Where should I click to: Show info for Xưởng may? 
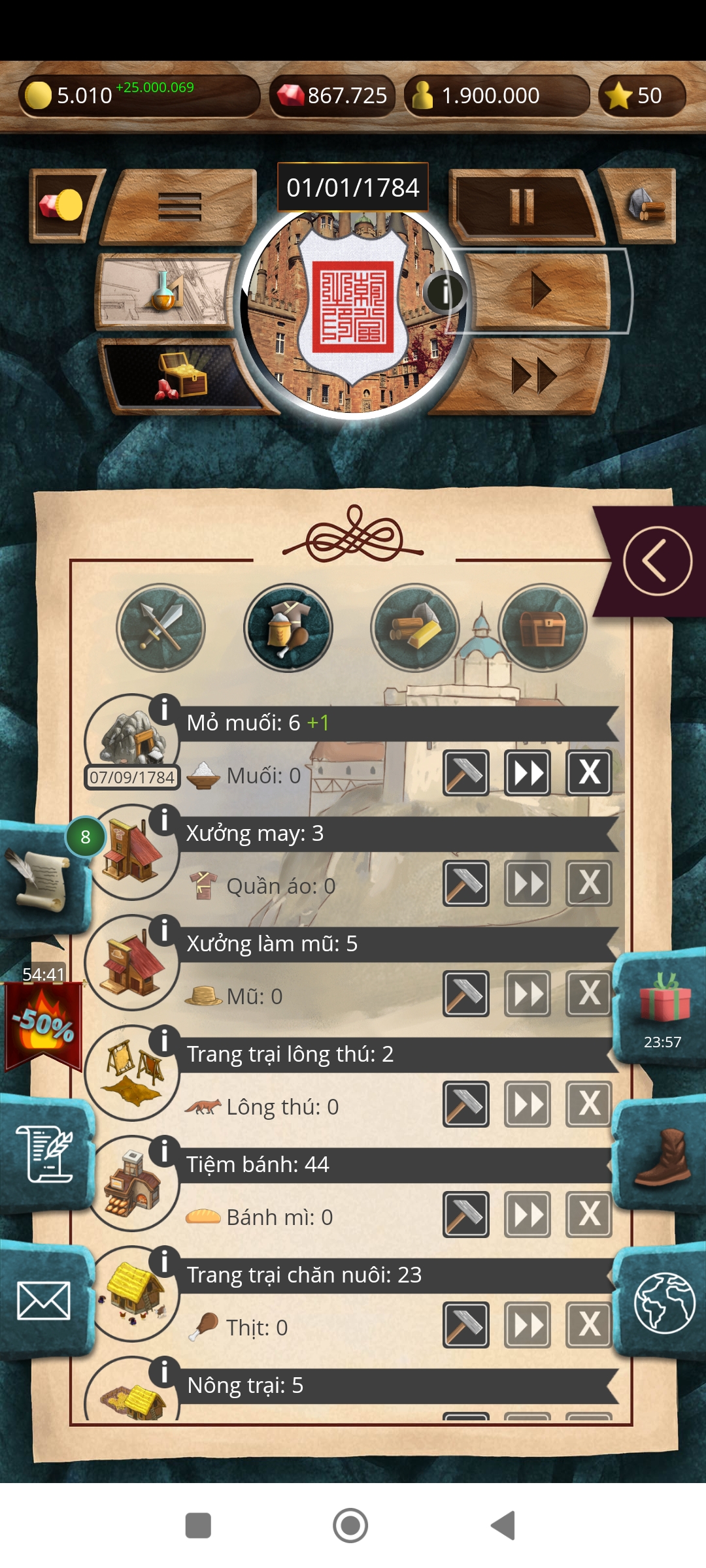click(x=165, y=819)
